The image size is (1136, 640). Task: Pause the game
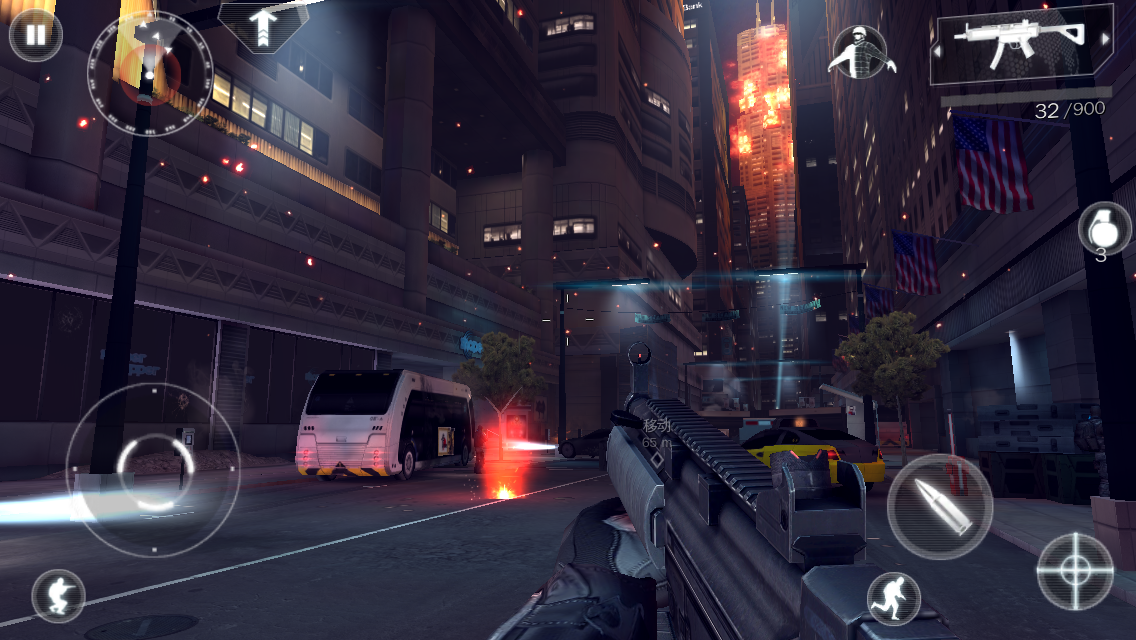pos(35,35)
